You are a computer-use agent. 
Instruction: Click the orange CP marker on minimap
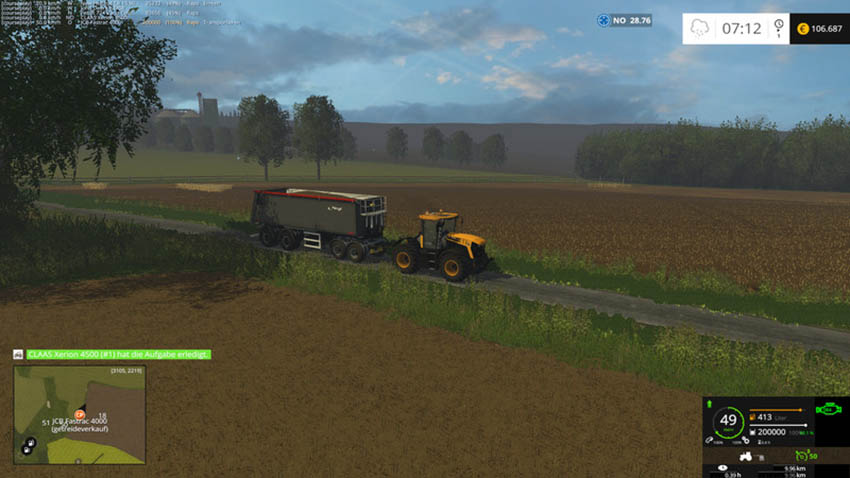point(79,413)
